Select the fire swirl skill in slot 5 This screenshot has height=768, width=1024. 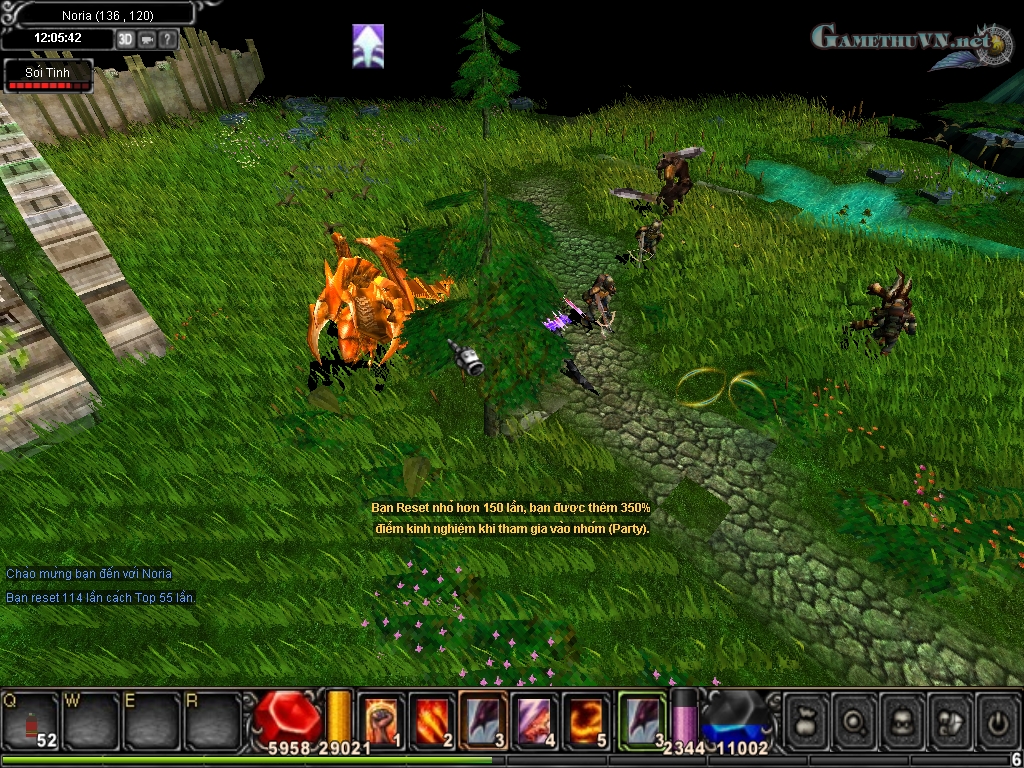(586, 719)
